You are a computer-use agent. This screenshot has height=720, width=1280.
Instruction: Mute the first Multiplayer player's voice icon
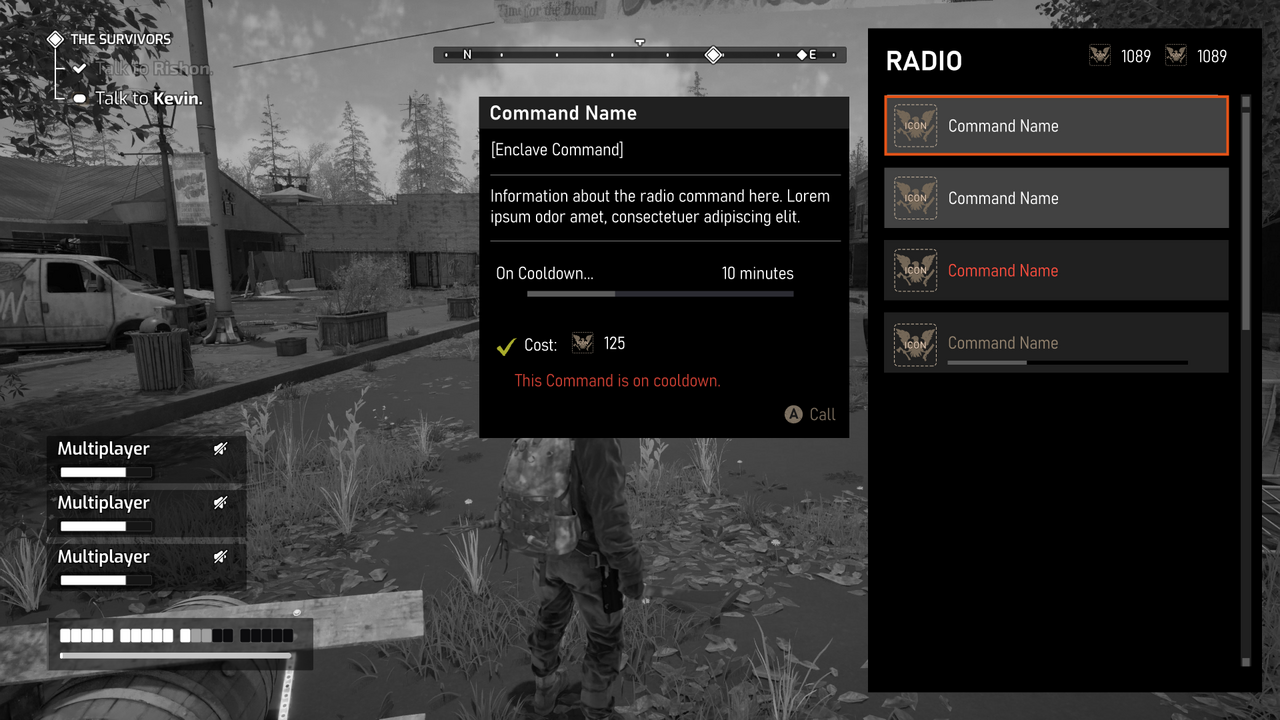[x=221, y=448]
